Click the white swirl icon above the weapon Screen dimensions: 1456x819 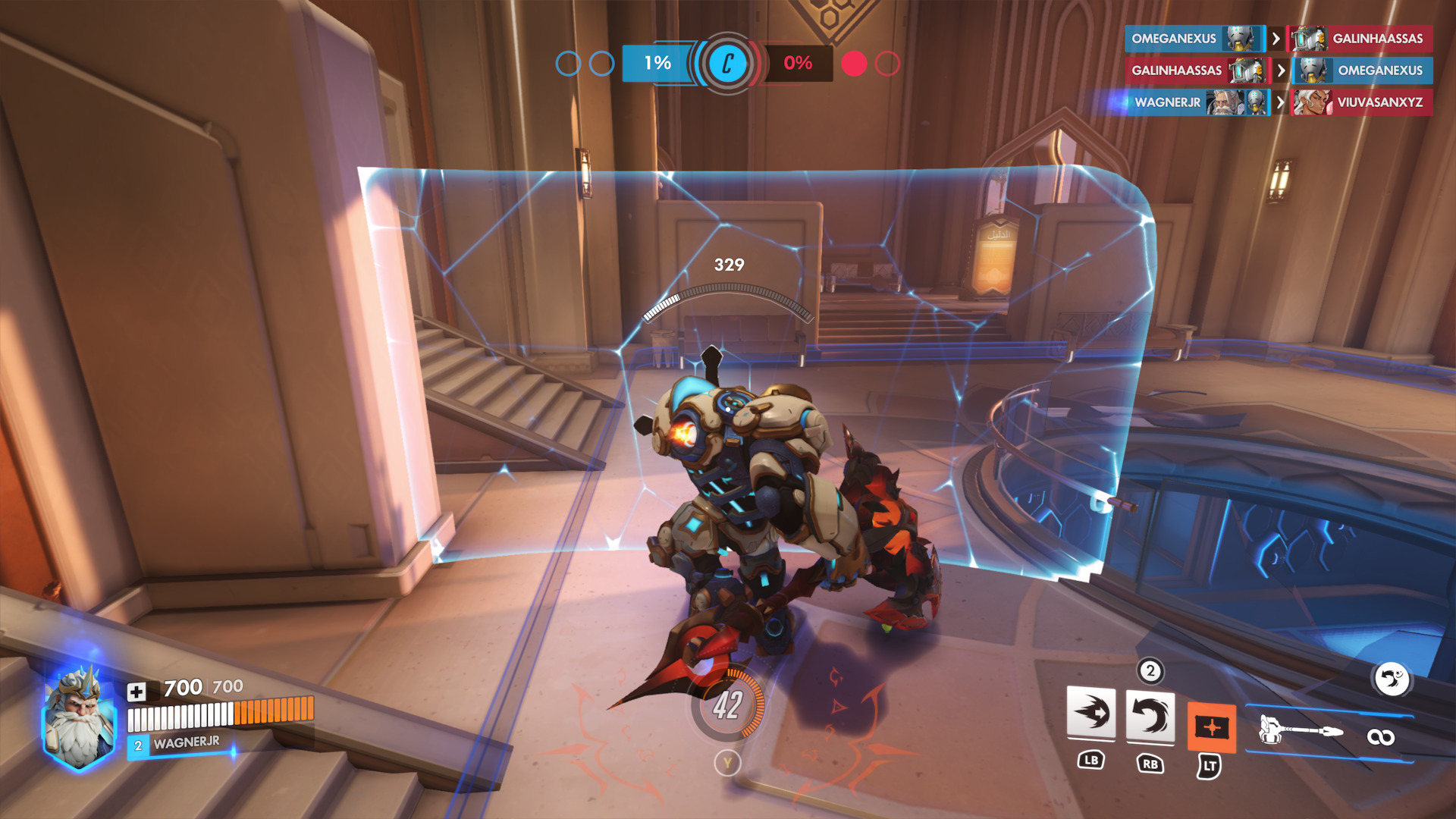(x=1391, y=679)
